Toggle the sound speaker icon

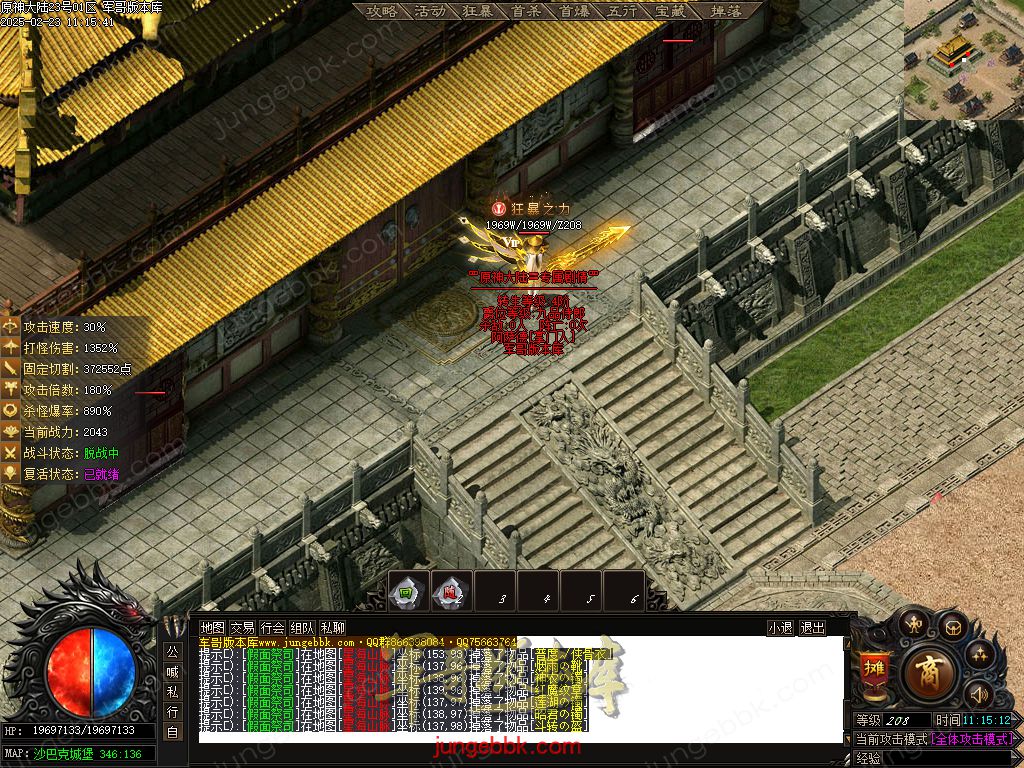click(978, 692)
